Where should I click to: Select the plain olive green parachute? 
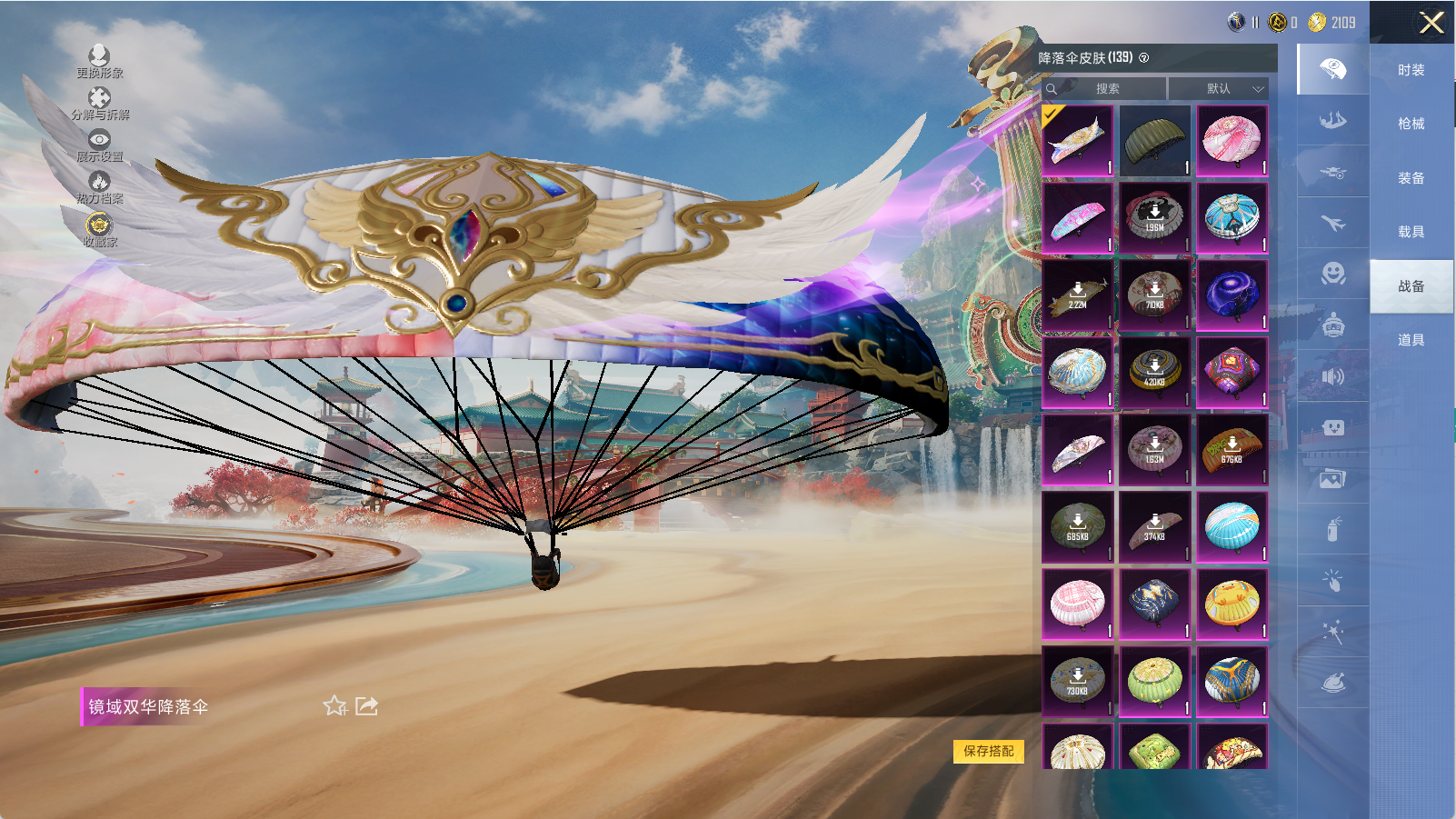1154,141
